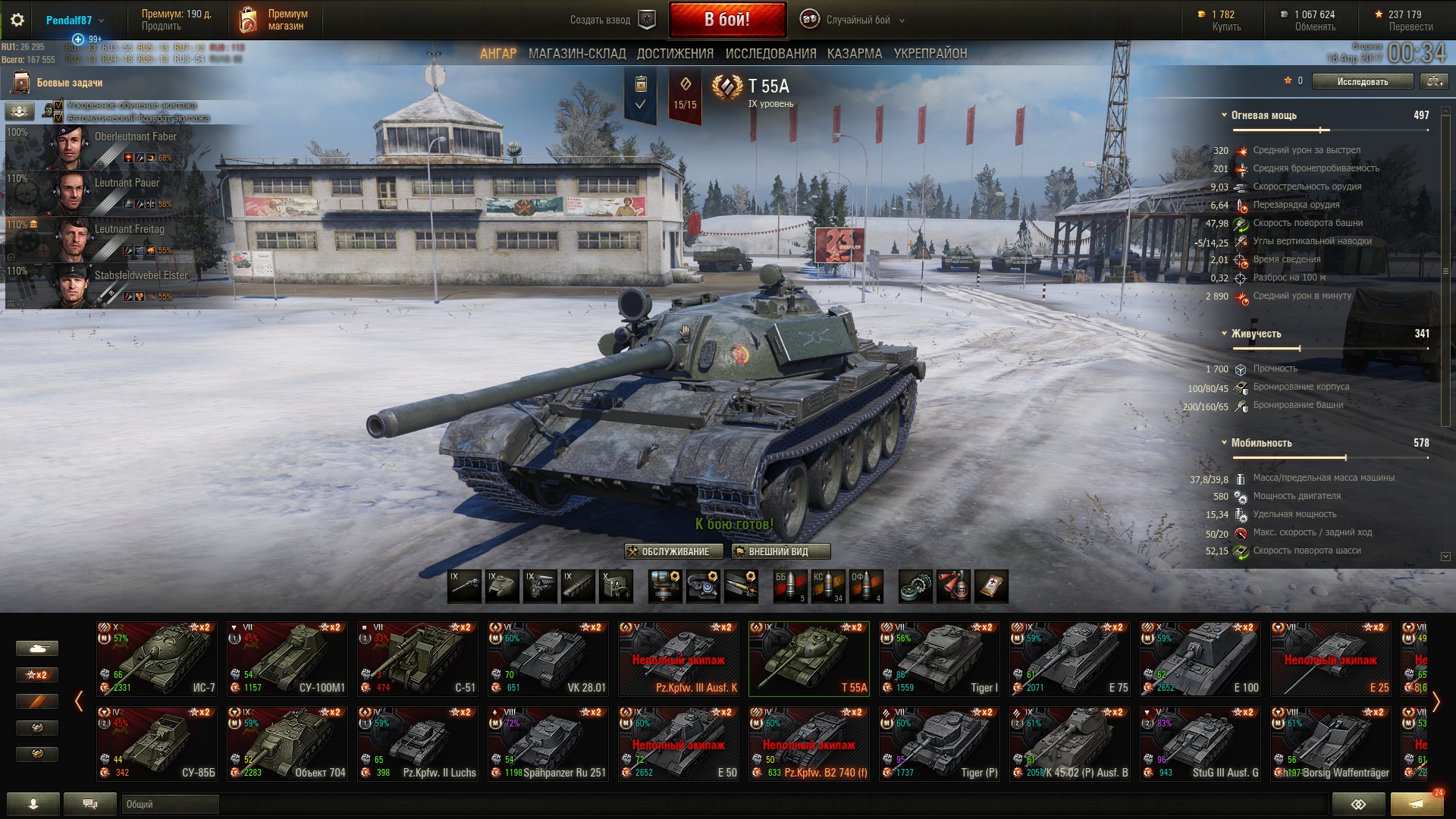Go to the ИССЛЕДОВАНИЯ tab

pos(770,54)
